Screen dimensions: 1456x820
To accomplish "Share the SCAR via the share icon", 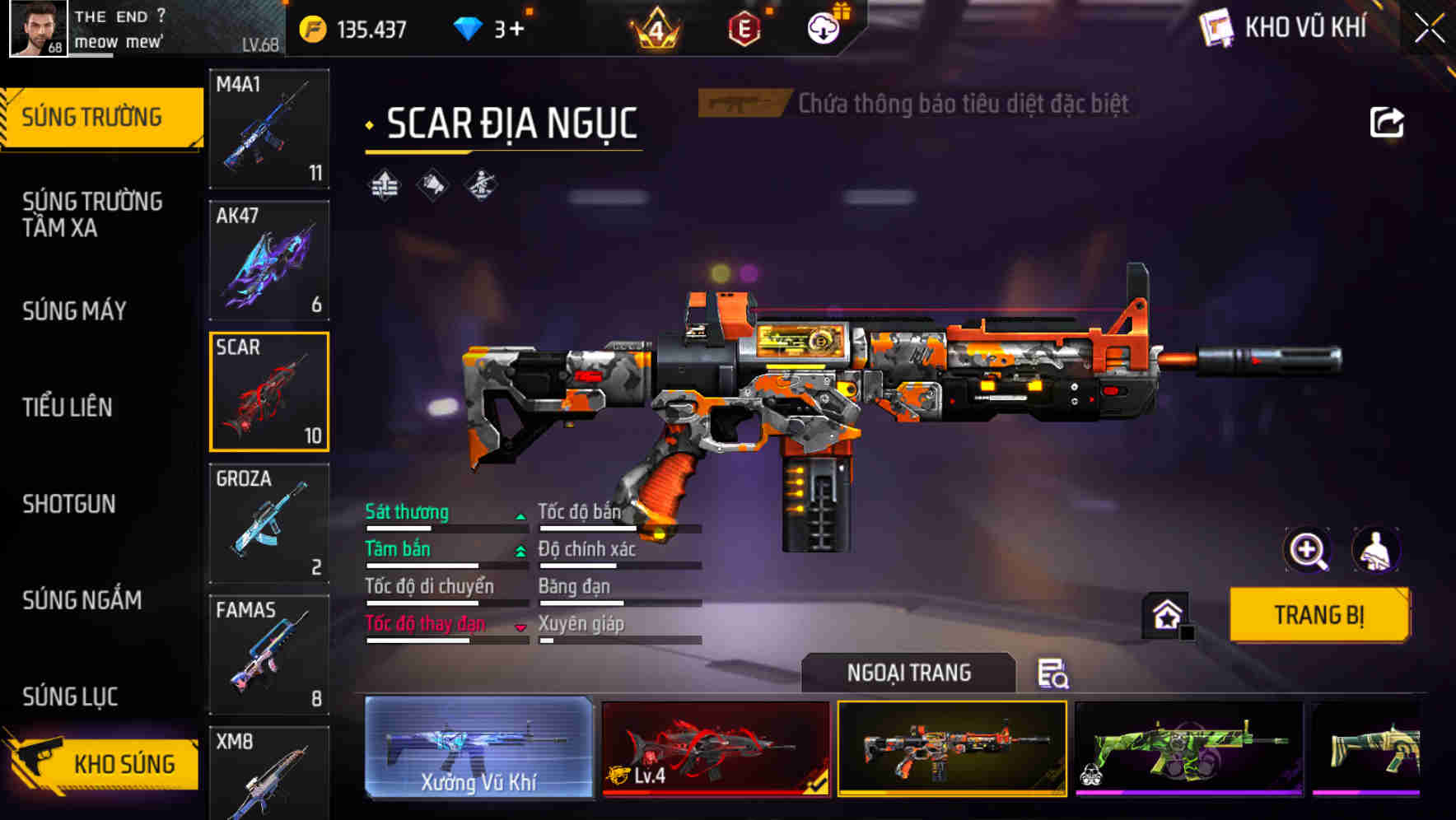I will pos(1387,122).
